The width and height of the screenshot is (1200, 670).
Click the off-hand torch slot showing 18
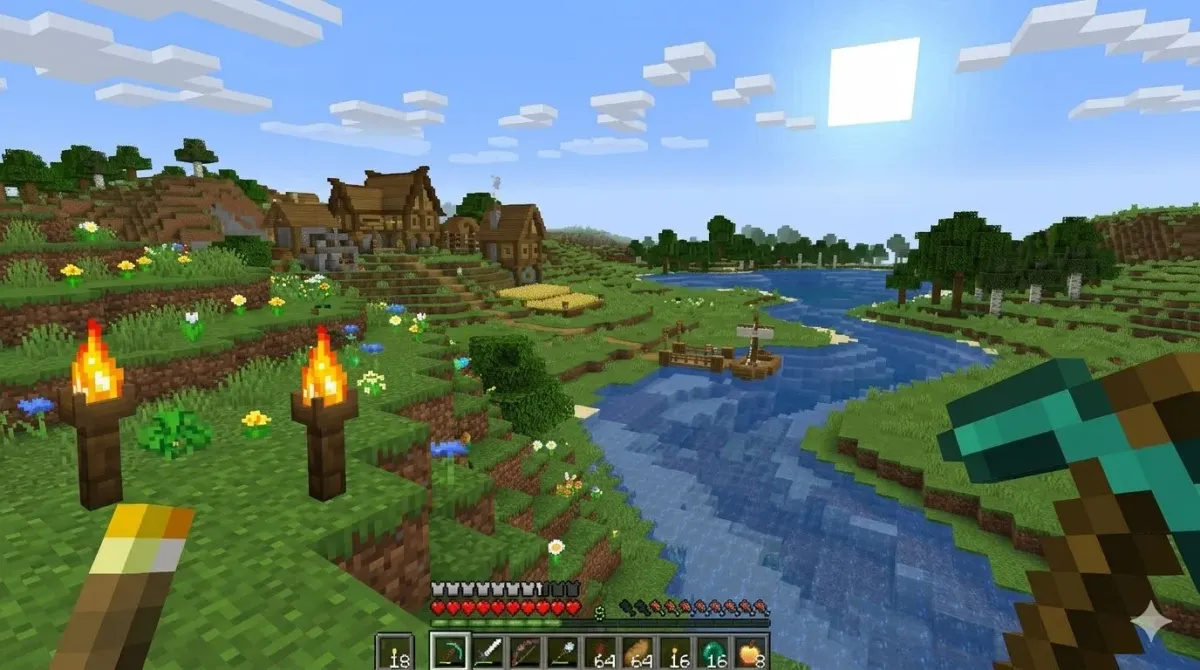click(x=394, y=650)
